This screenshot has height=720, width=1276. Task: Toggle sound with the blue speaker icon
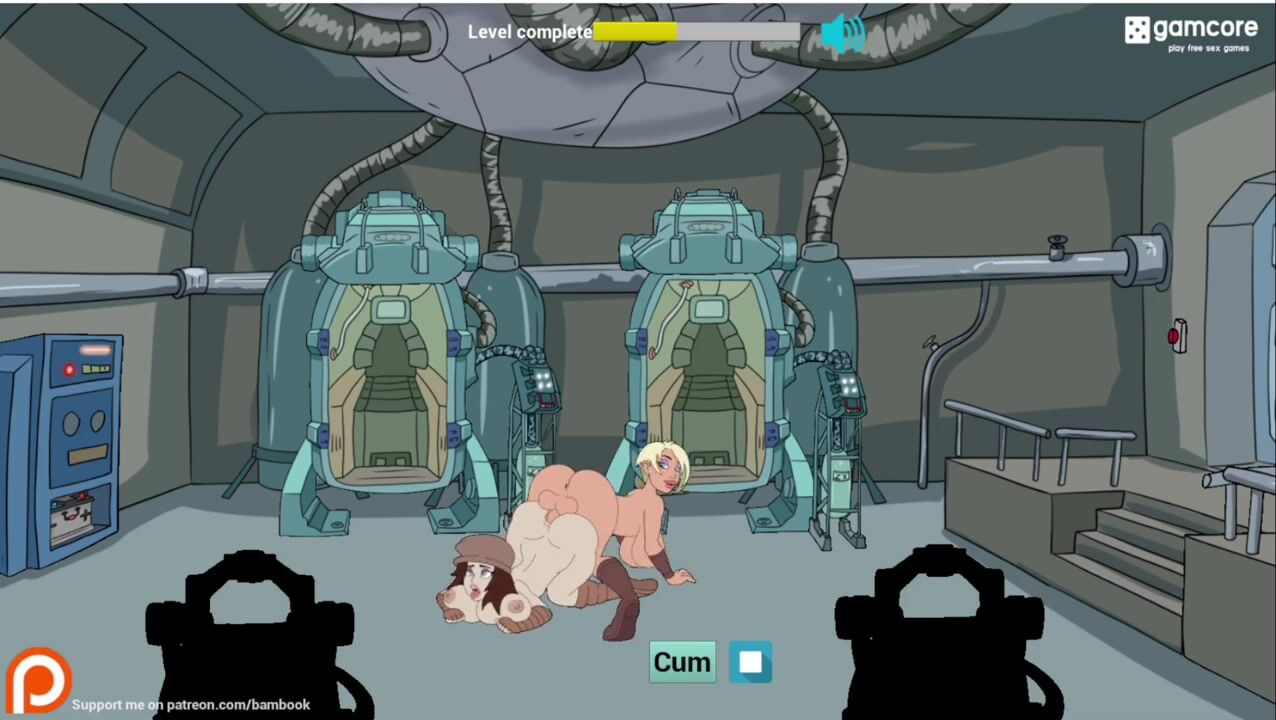click(842, 33)
